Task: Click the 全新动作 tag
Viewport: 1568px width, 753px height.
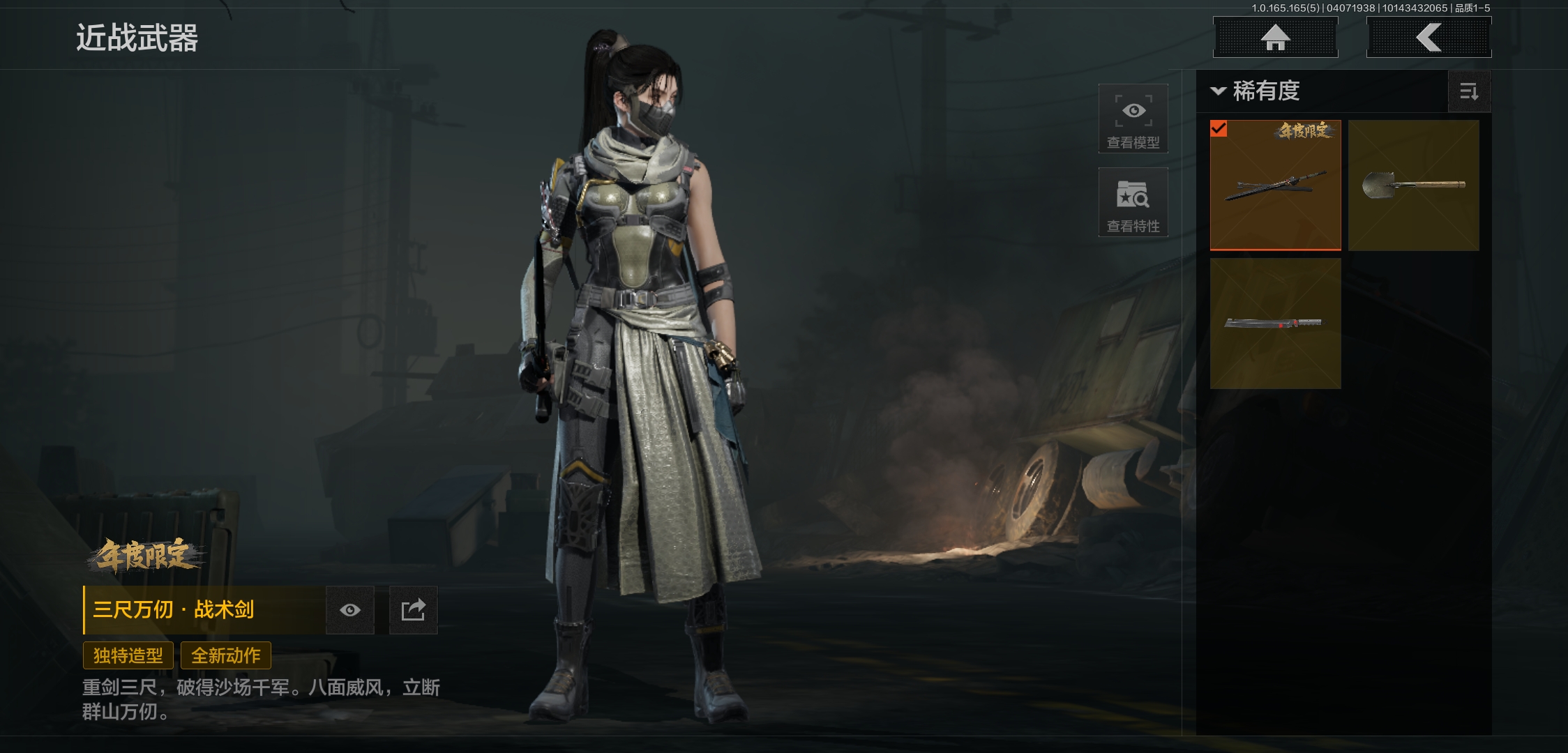Action: 226,655
